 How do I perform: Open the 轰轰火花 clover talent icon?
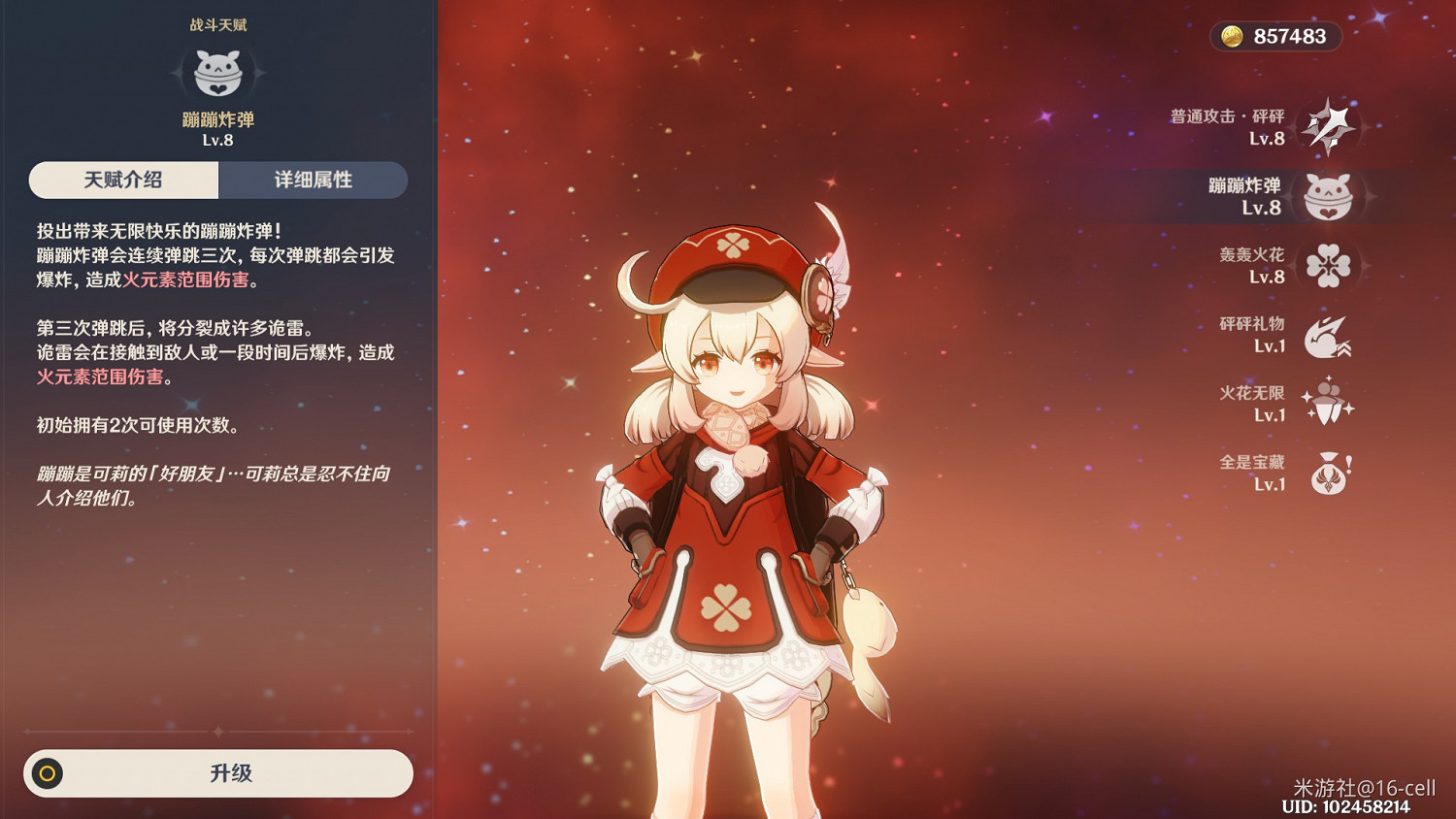click(1330, 263)
